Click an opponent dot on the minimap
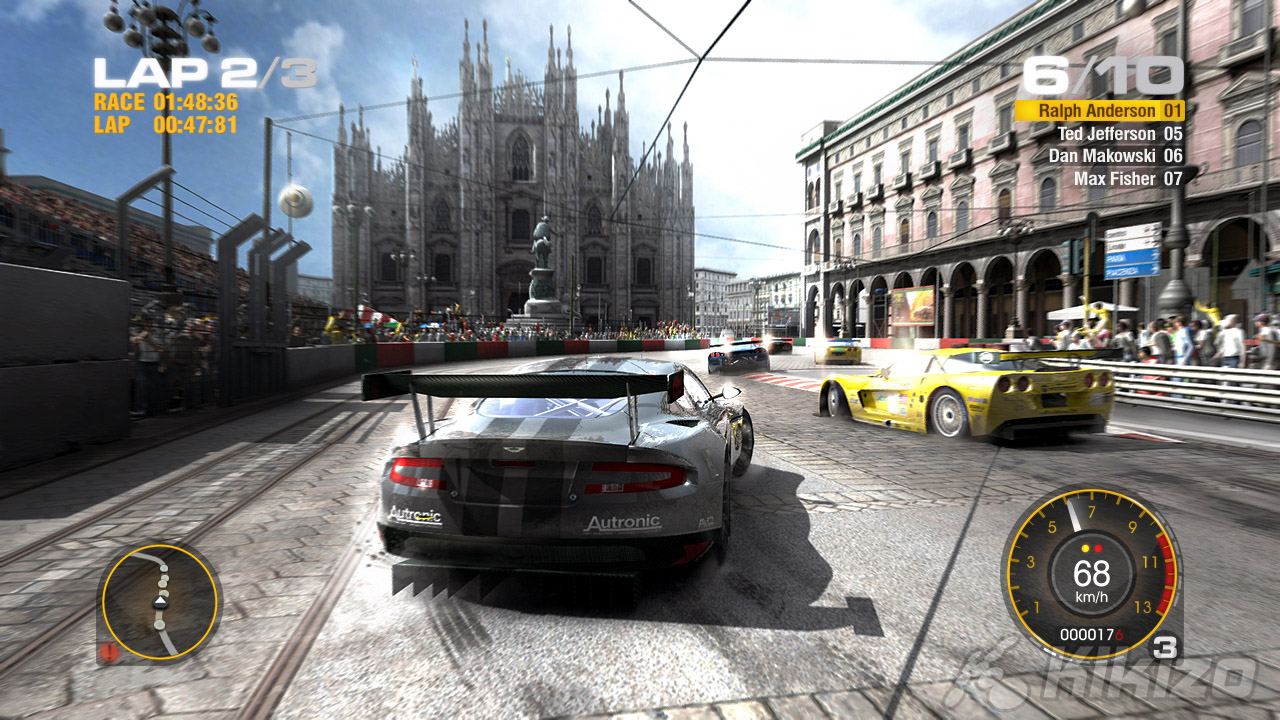The height and width of the screenshot is (720, 1280). pos(164,570)
